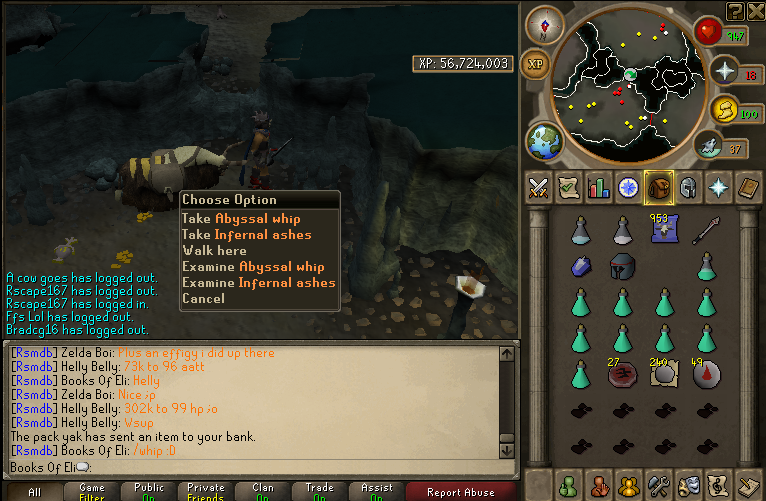Image resolution: width=766 pixels, height=501 pixels.
Task: Toggle the XP counter button
Action: coord(536,63)
